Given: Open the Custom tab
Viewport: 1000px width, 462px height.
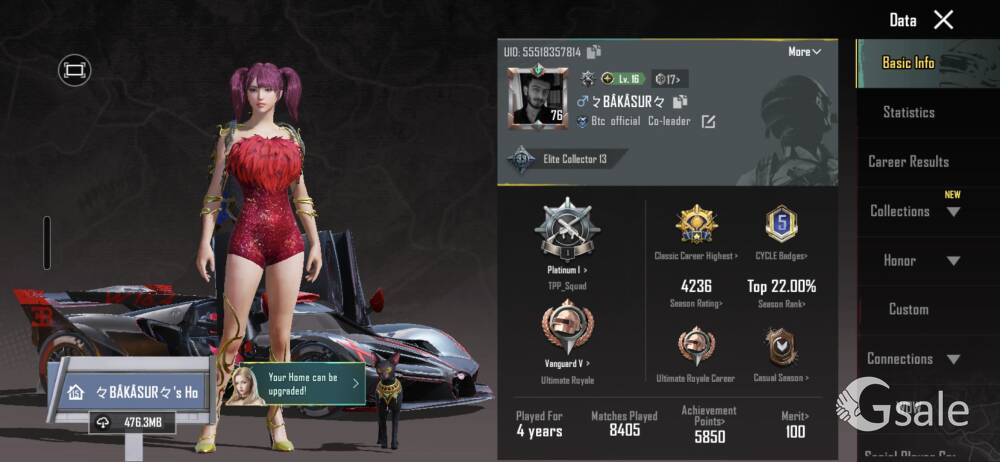Looking at the screenshot, I should pyautogui.click(x=908, y=309).
